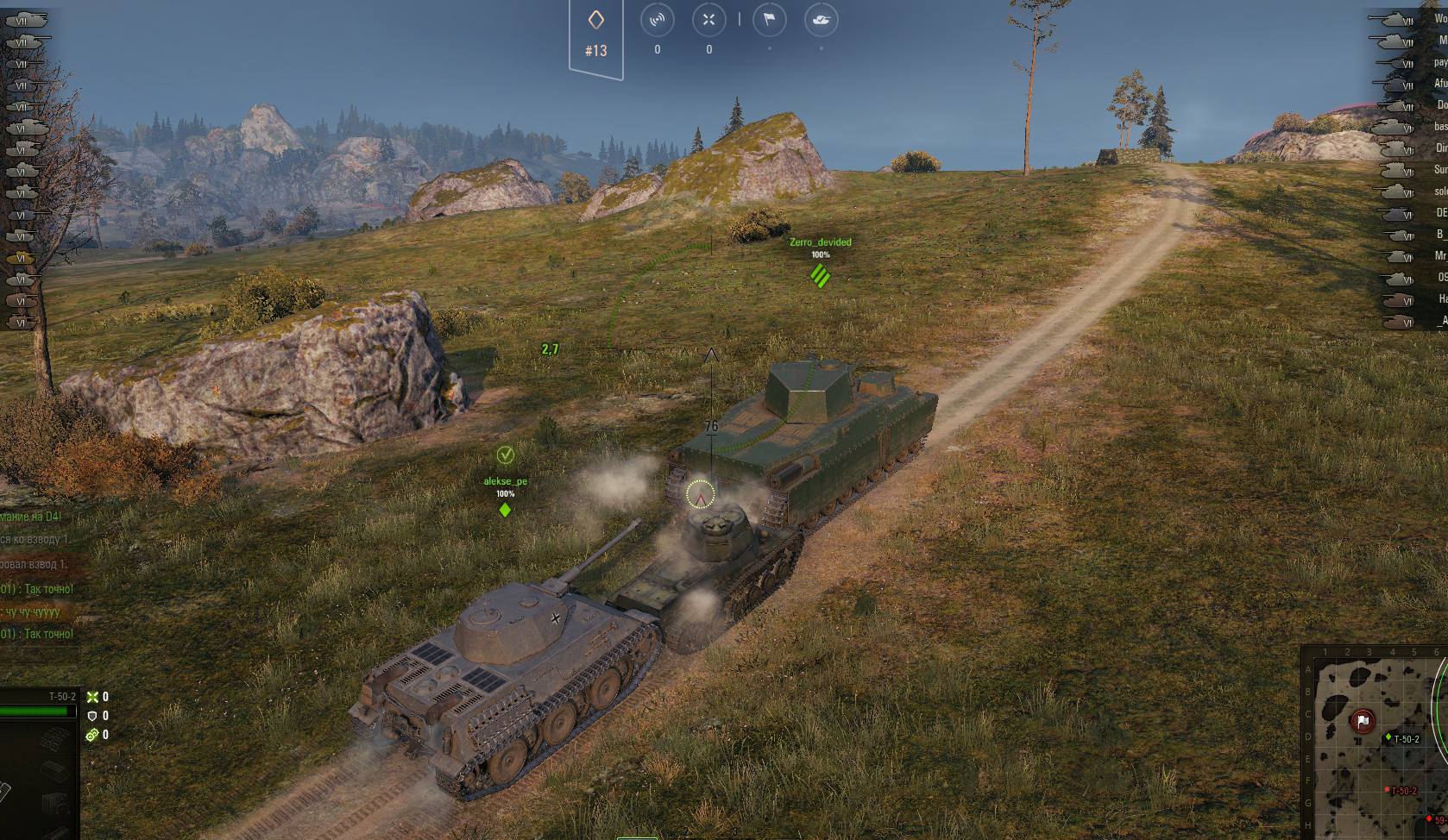The height and width of the screenshot is (840, 1448).
Task: Open the battle minimap
Action: [1374, 743]
